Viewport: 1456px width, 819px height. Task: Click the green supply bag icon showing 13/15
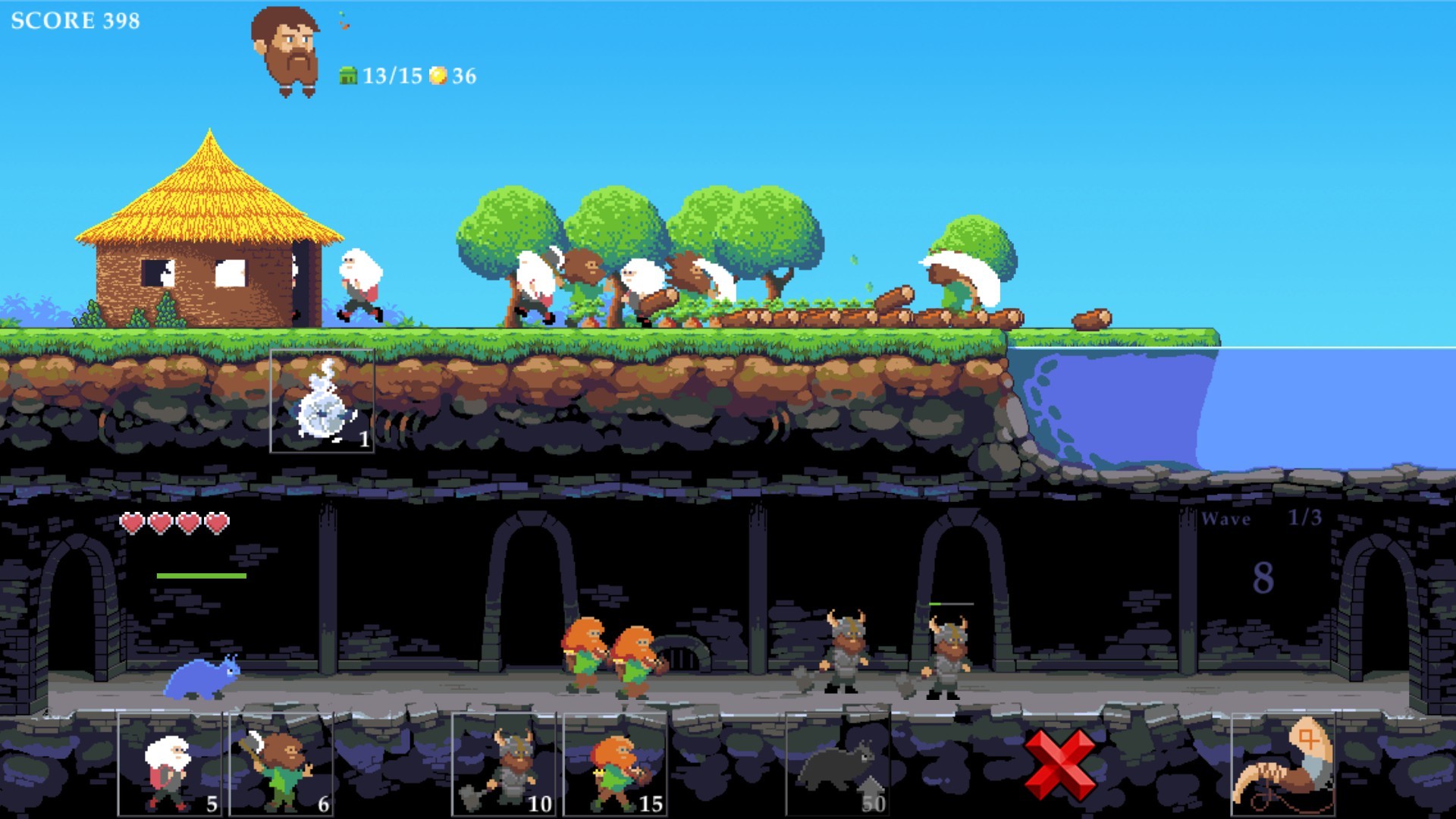347,75
